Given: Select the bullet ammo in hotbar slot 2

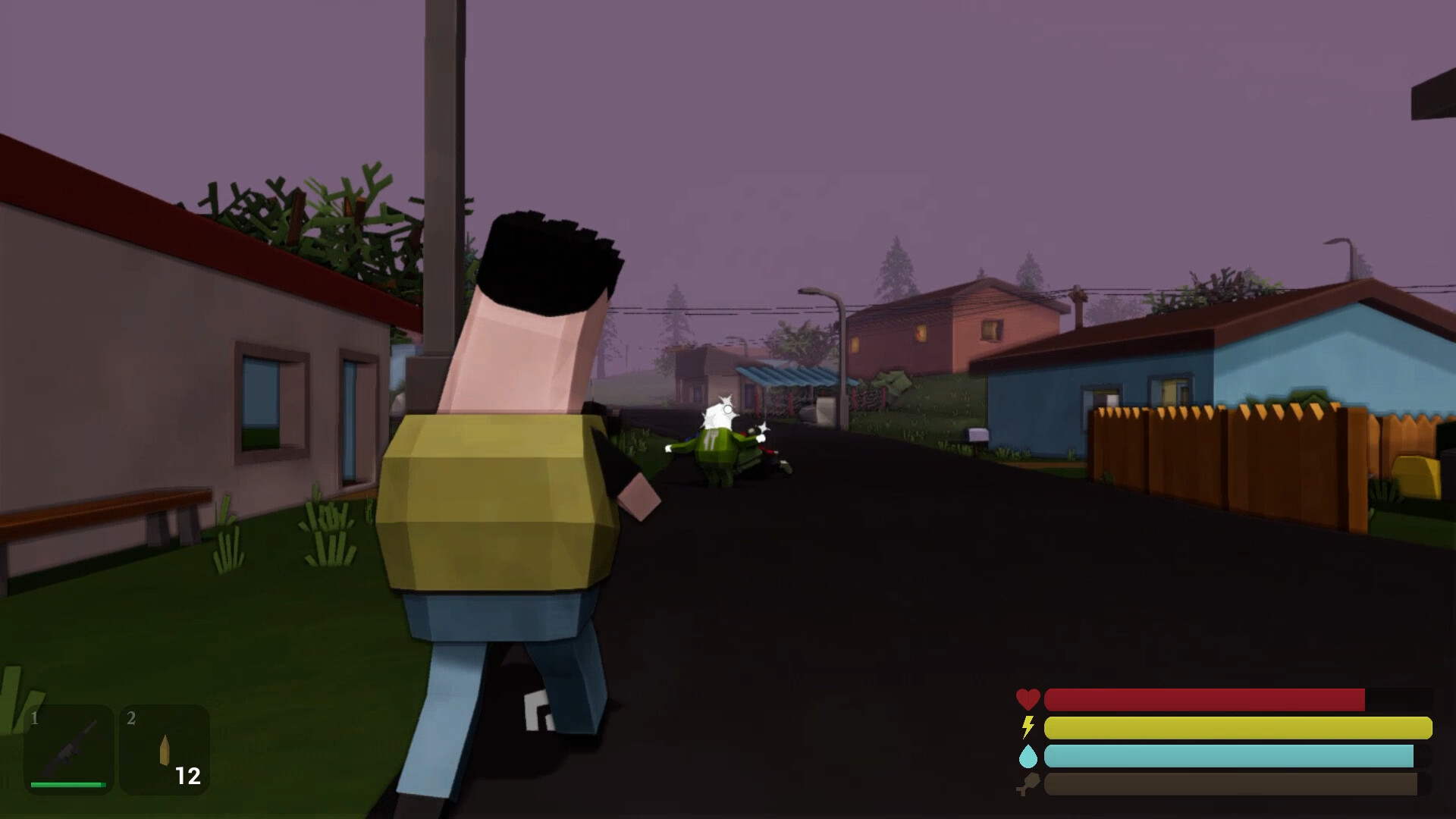Looking at the screenshot, I should coord(165,749).
